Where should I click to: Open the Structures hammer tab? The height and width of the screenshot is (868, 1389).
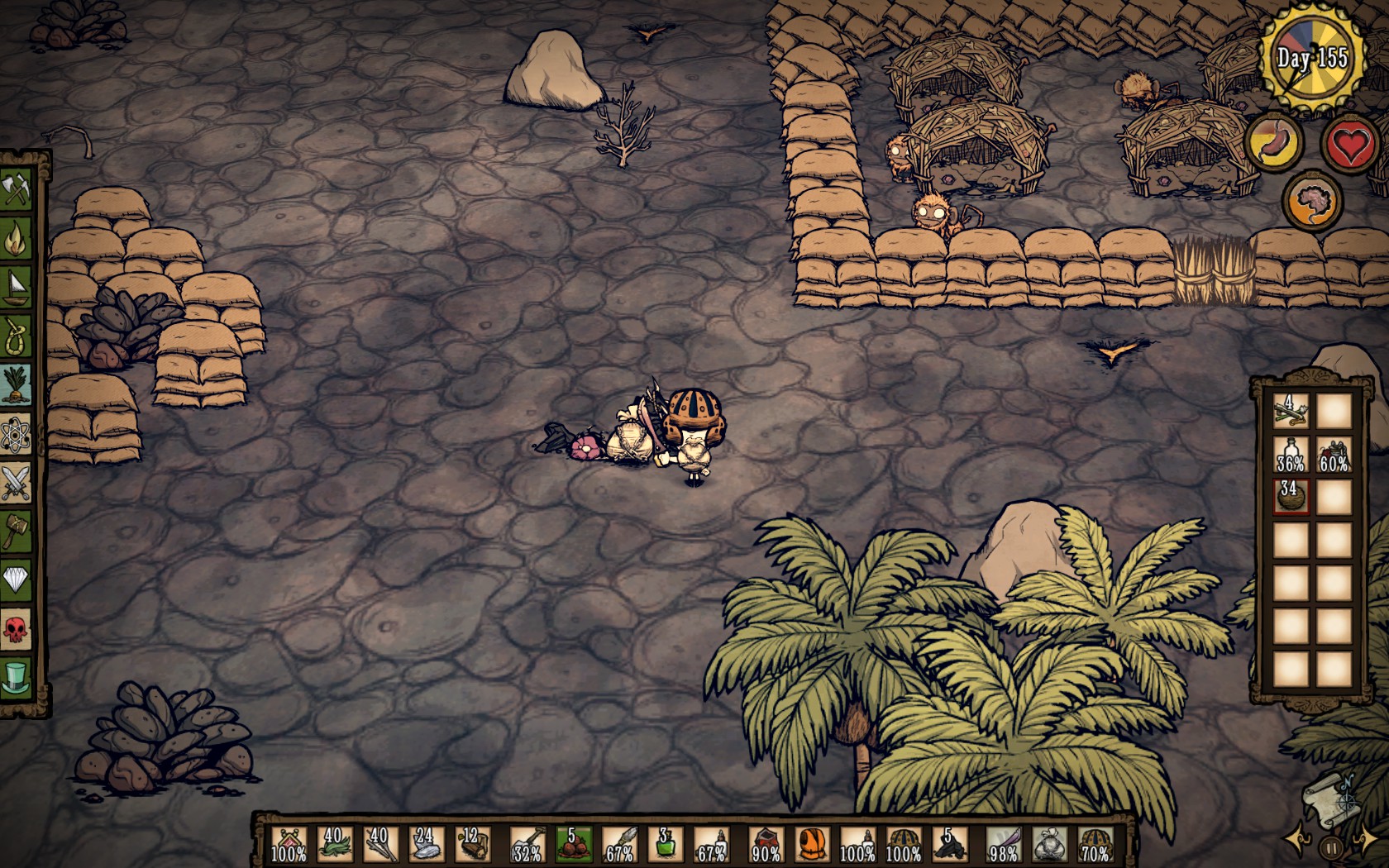[x=17, y=532]
